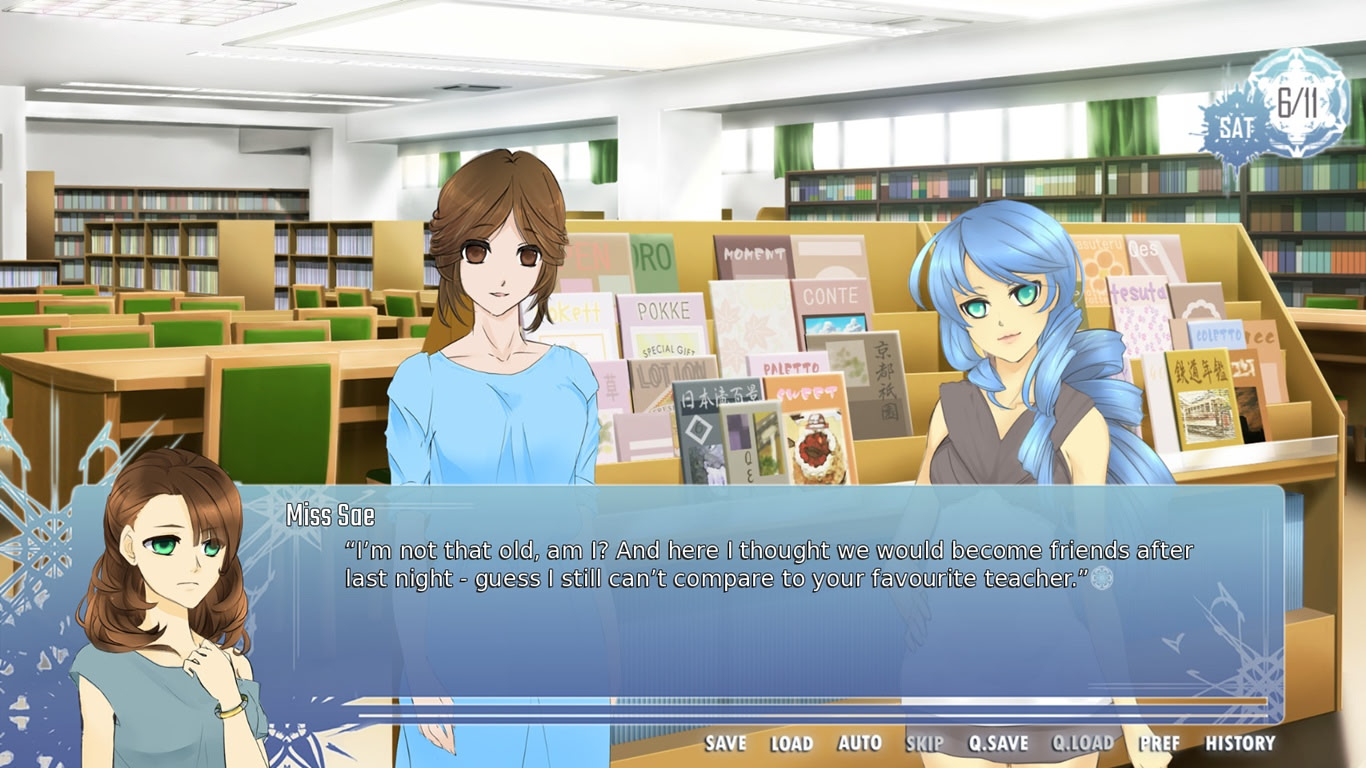The width and height of the screenshot is (1366, 768).
Task: Toggle SKIP mode for read text
Action: 925,744
